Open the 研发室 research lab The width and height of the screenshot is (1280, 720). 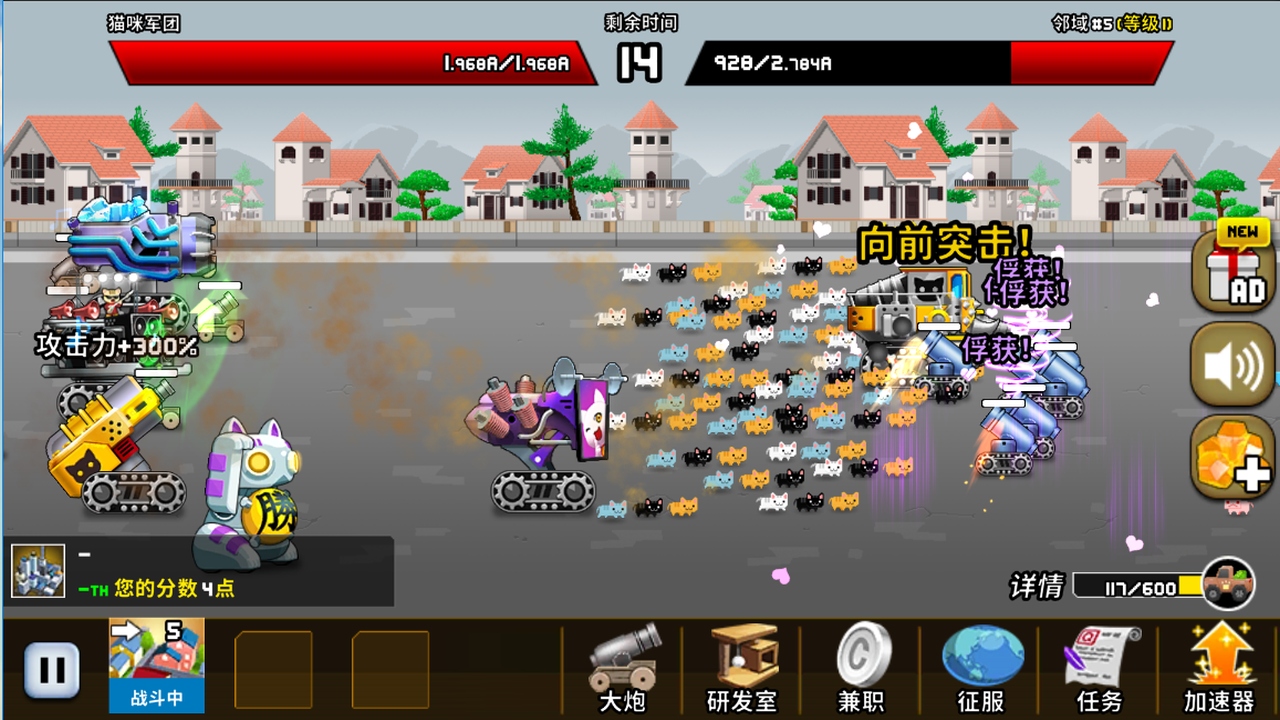click(x=740, y=670)
